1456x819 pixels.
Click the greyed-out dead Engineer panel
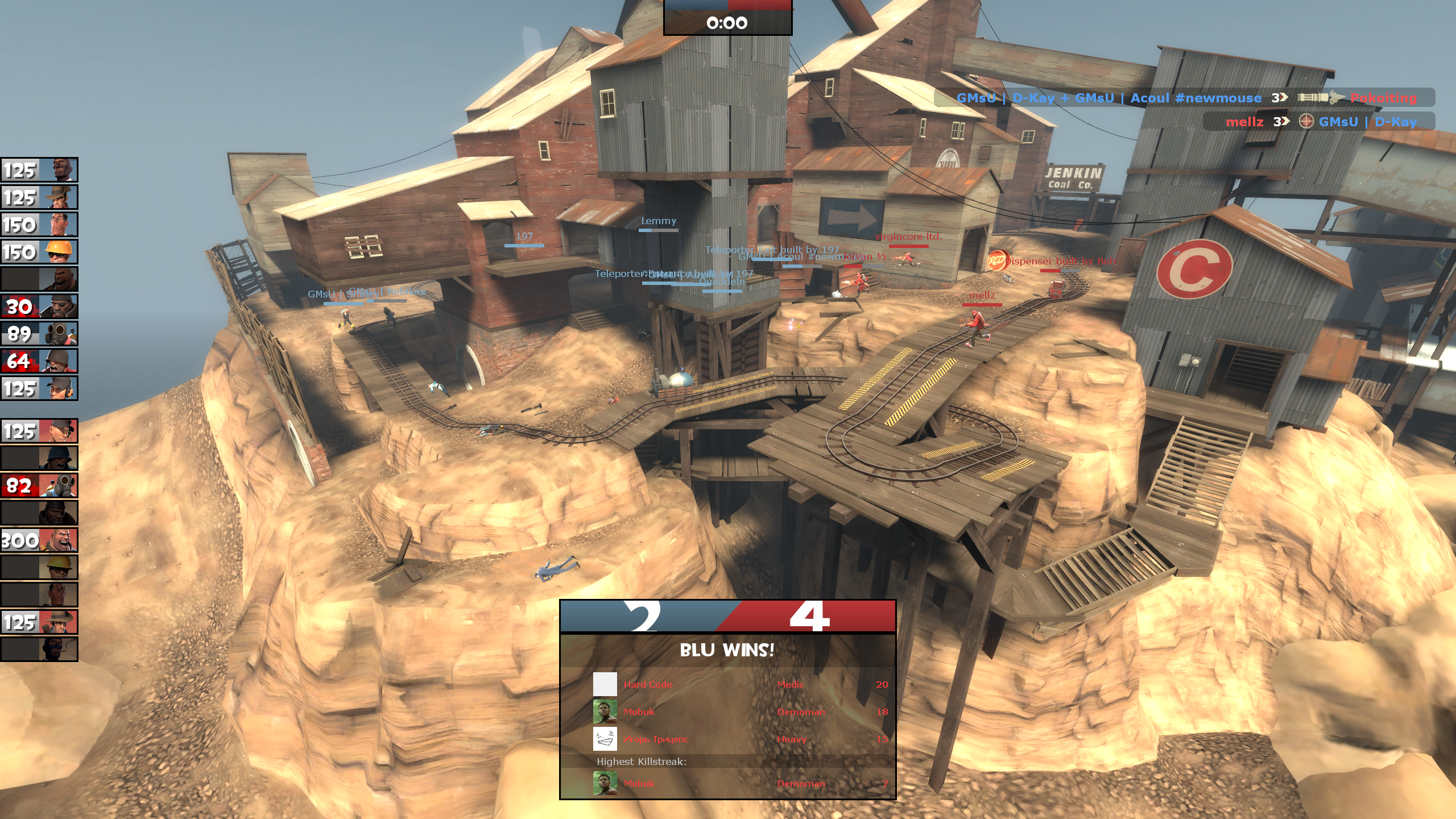point(39,568)
